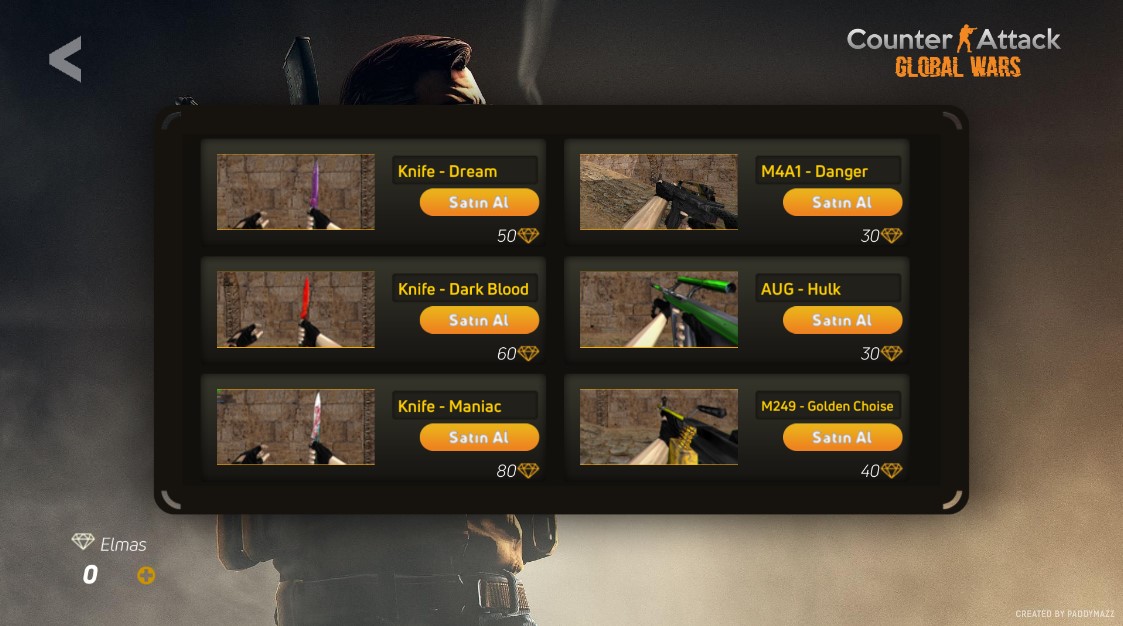This screenshot has width=1123, height=626.
Task: Select the M249 - Golden Choise preview
Action: click(x=659, y=427)
